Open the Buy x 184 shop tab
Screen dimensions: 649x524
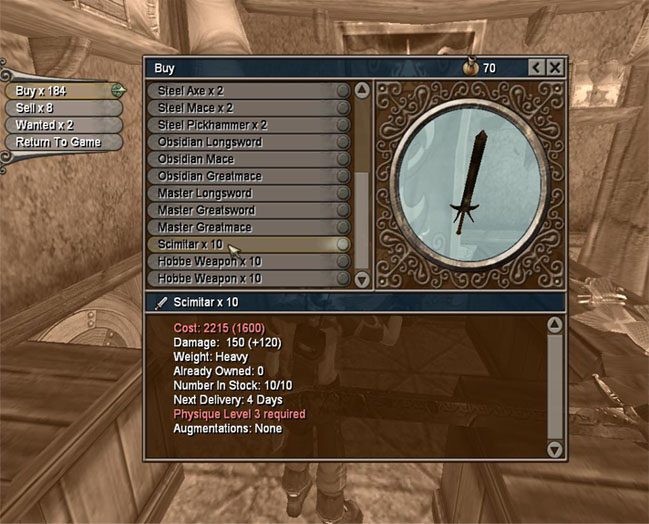[60, 91]
